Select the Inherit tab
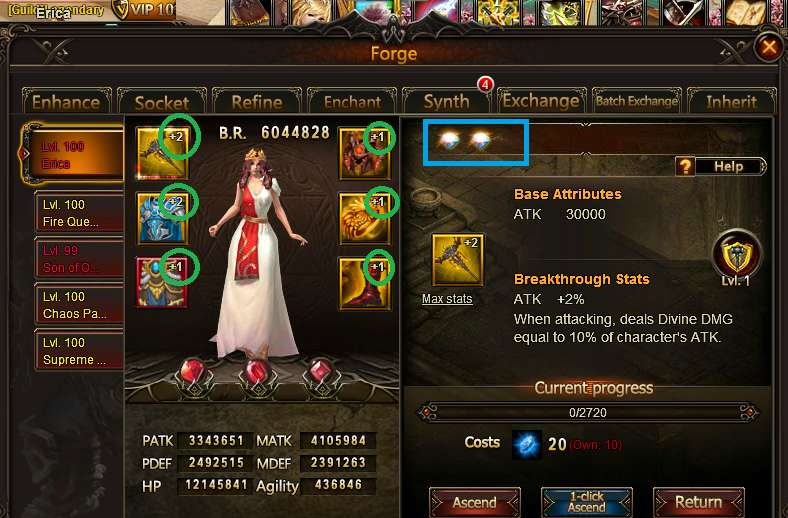This screenshot has width=788, height=518. (731, 101)
